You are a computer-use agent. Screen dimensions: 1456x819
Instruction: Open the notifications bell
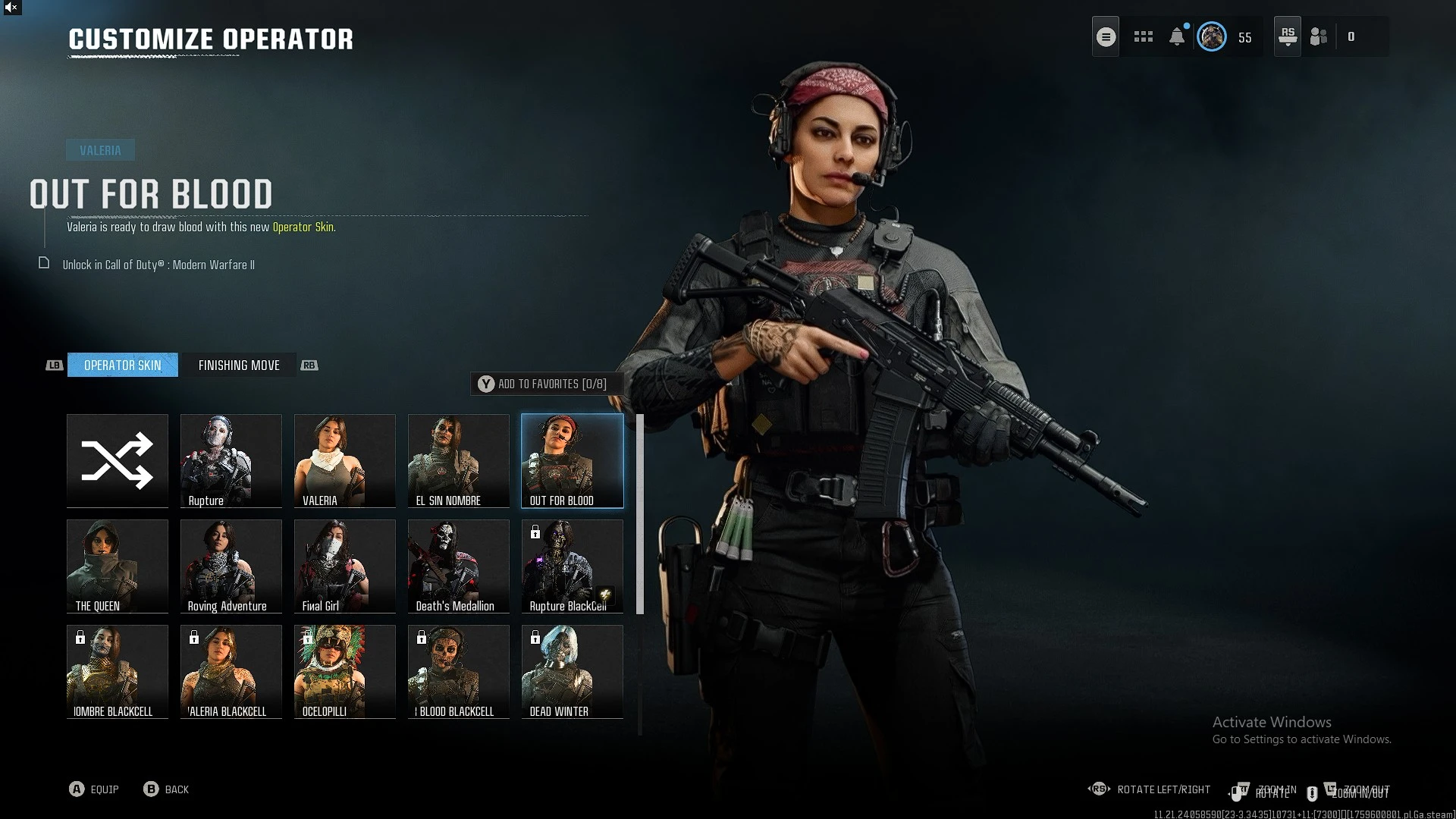coord(1177,36)
